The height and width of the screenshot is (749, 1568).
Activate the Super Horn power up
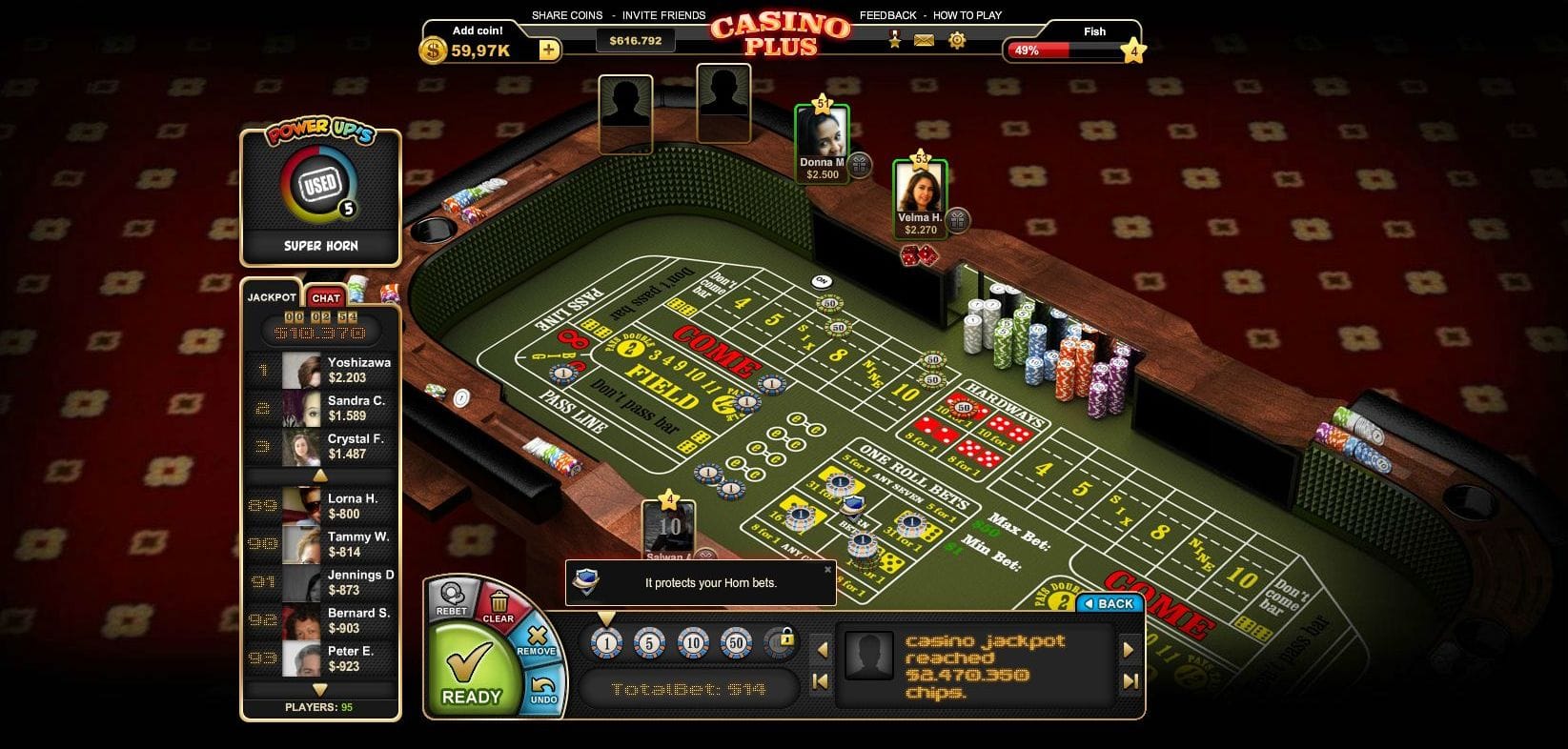319,185
